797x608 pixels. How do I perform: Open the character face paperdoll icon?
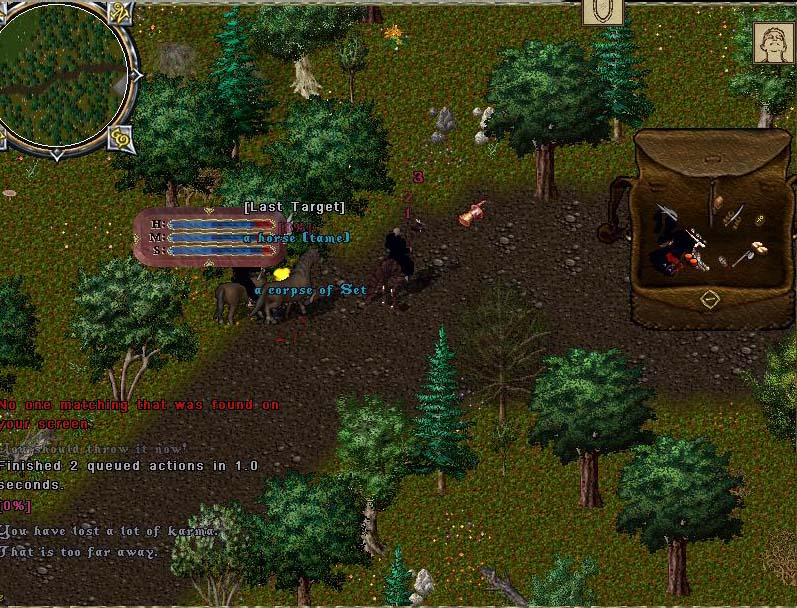coord(773,44)
